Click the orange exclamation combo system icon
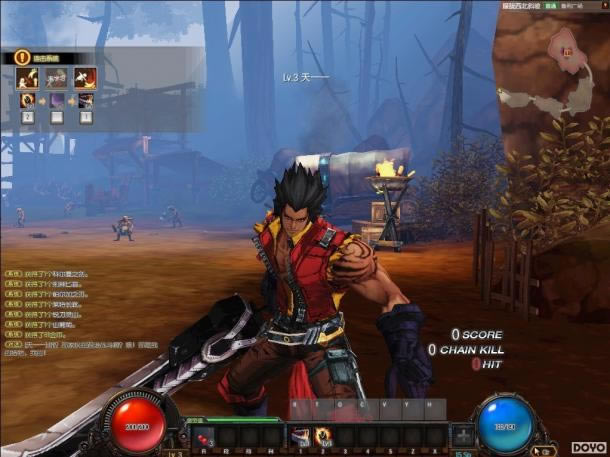 pos(22,58)
